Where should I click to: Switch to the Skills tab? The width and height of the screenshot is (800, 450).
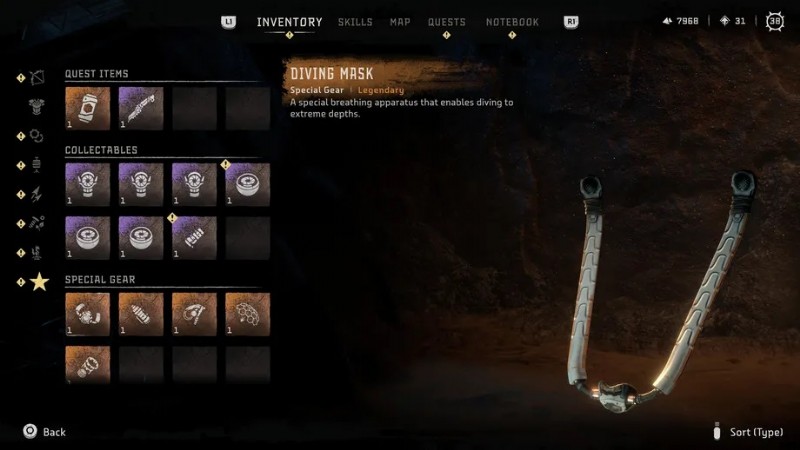coord(355,22)
